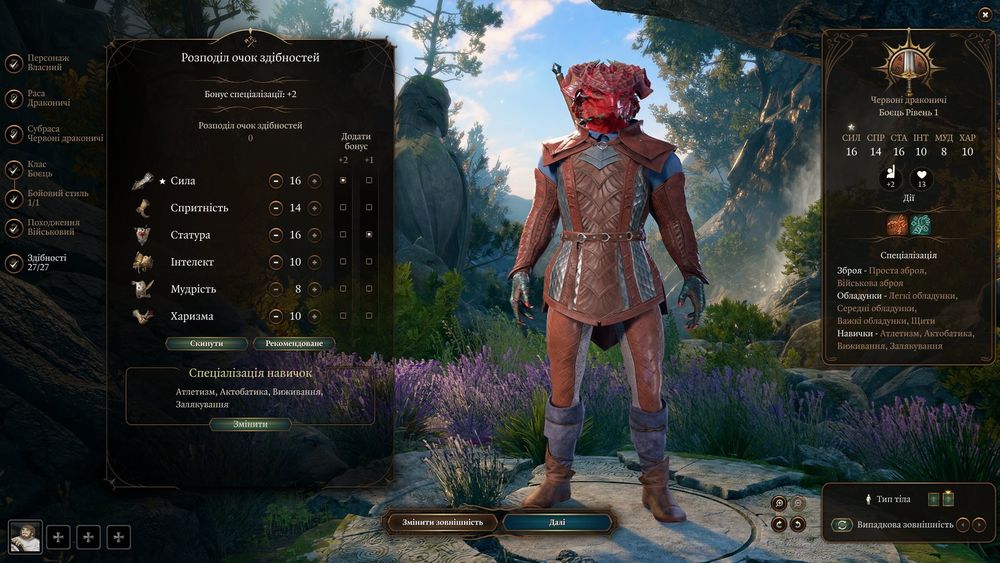Image resolution: width=1000 pixels, height=563 pixels.
Task: Click Змінити to change skill proficiencies
Action: [x=250, y=424]
